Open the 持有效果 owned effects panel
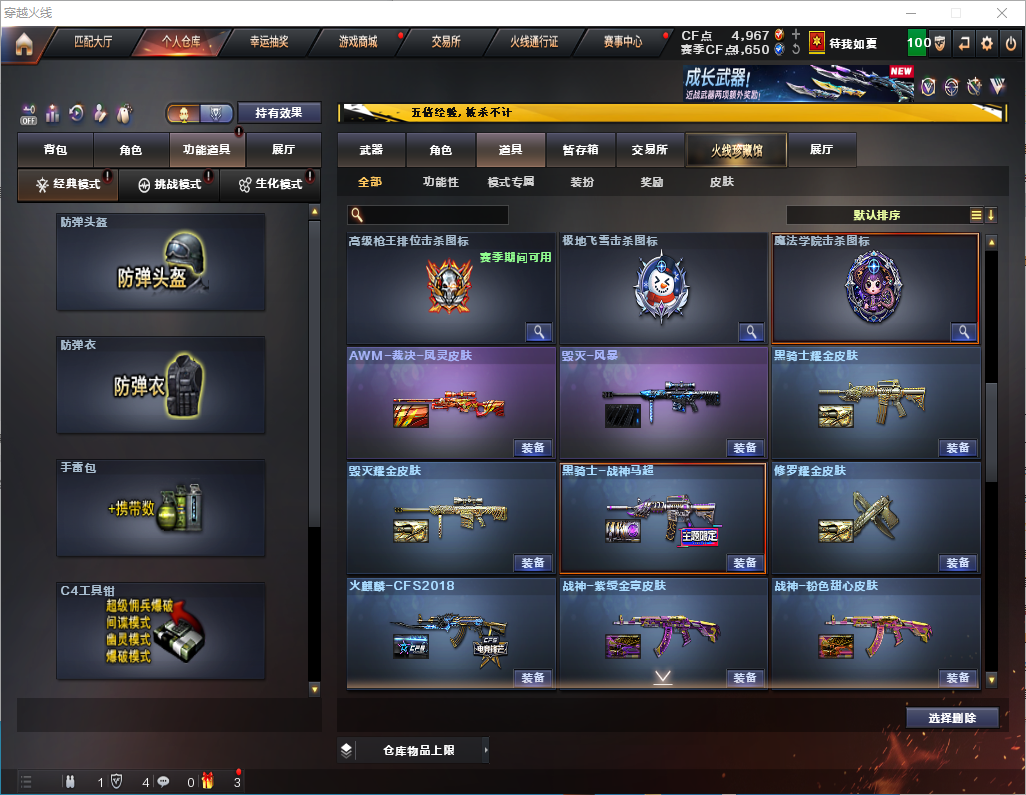The image size is (1026, 795). pos(278,113)
